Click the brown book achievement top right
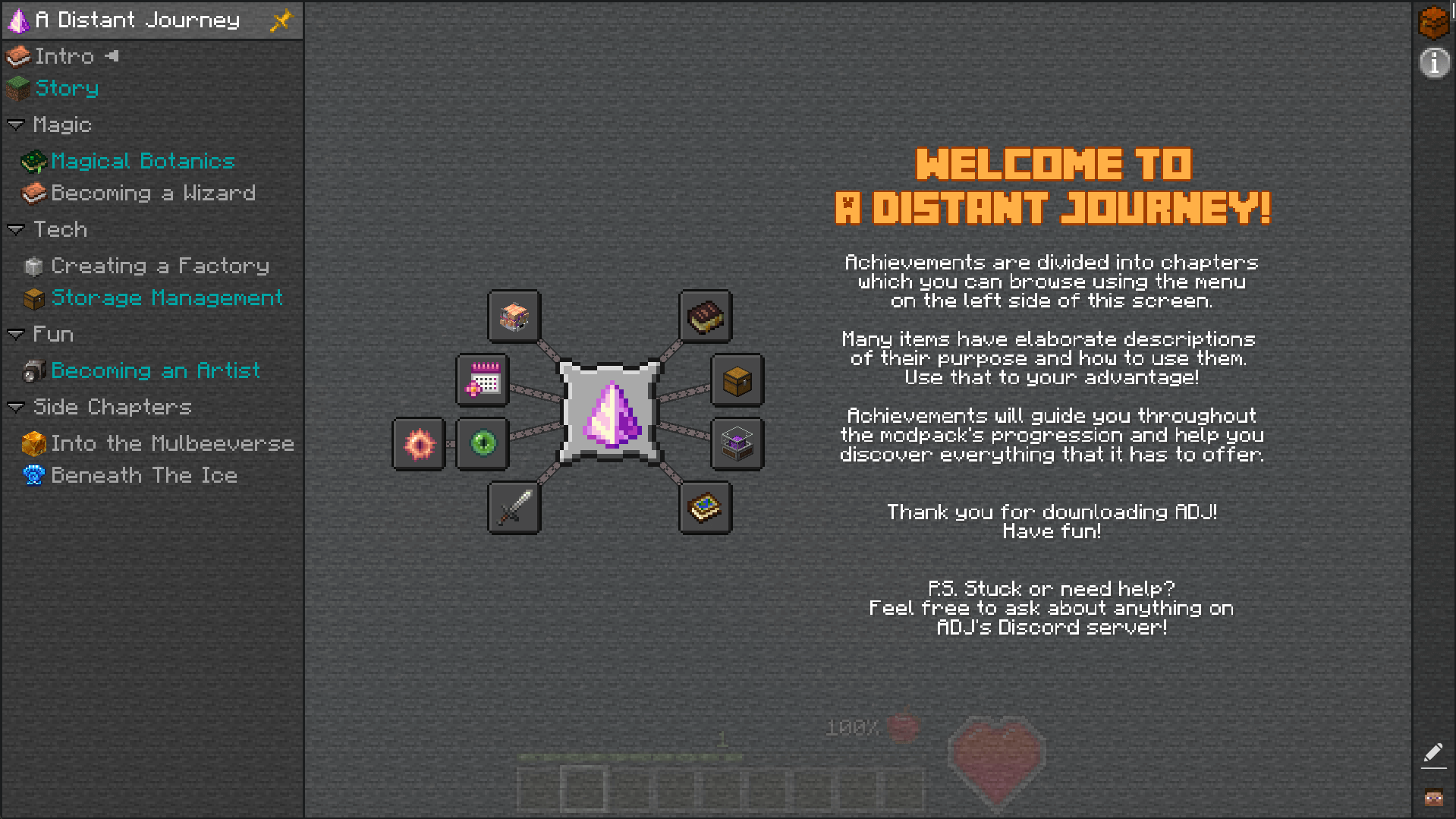This screenshot has width=1456, height=819. pos(704,317)
